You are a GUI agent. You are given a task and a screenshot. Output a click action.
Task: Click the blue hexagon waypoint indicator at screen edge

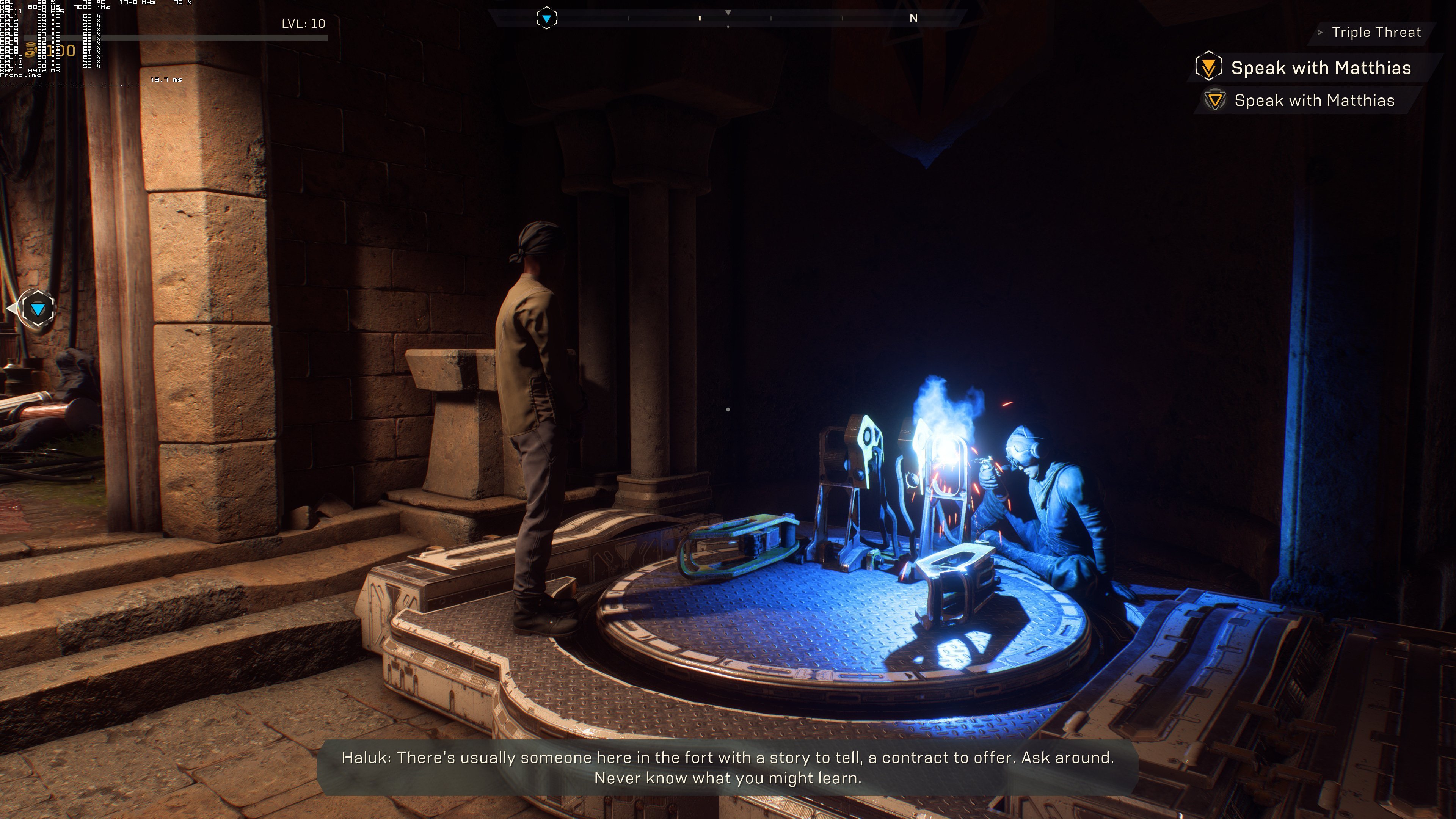pos(37,309)
